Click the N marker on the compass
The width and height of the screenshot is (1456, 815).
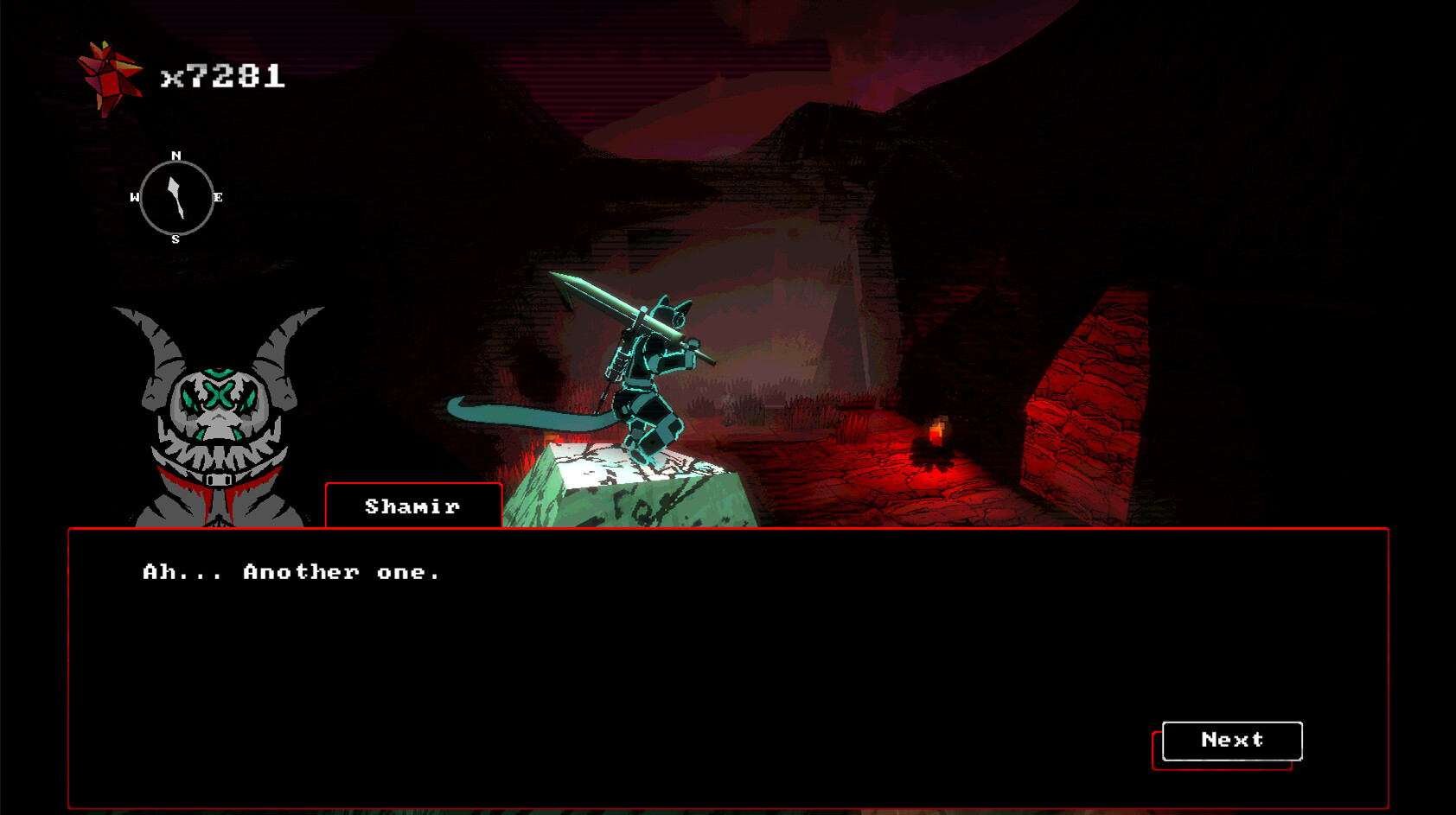click(x=176, y=156)
